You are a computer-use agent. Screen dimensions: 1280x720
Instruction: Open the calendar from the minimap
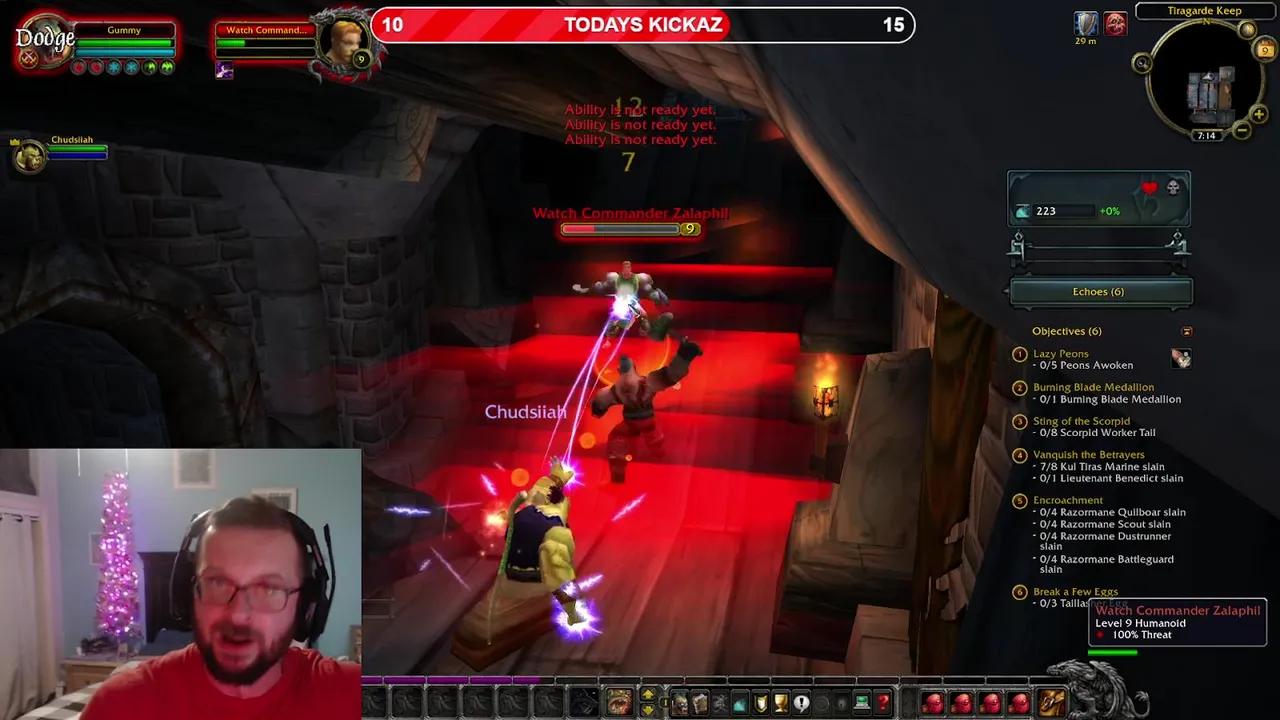click(x=1264, y=49)
